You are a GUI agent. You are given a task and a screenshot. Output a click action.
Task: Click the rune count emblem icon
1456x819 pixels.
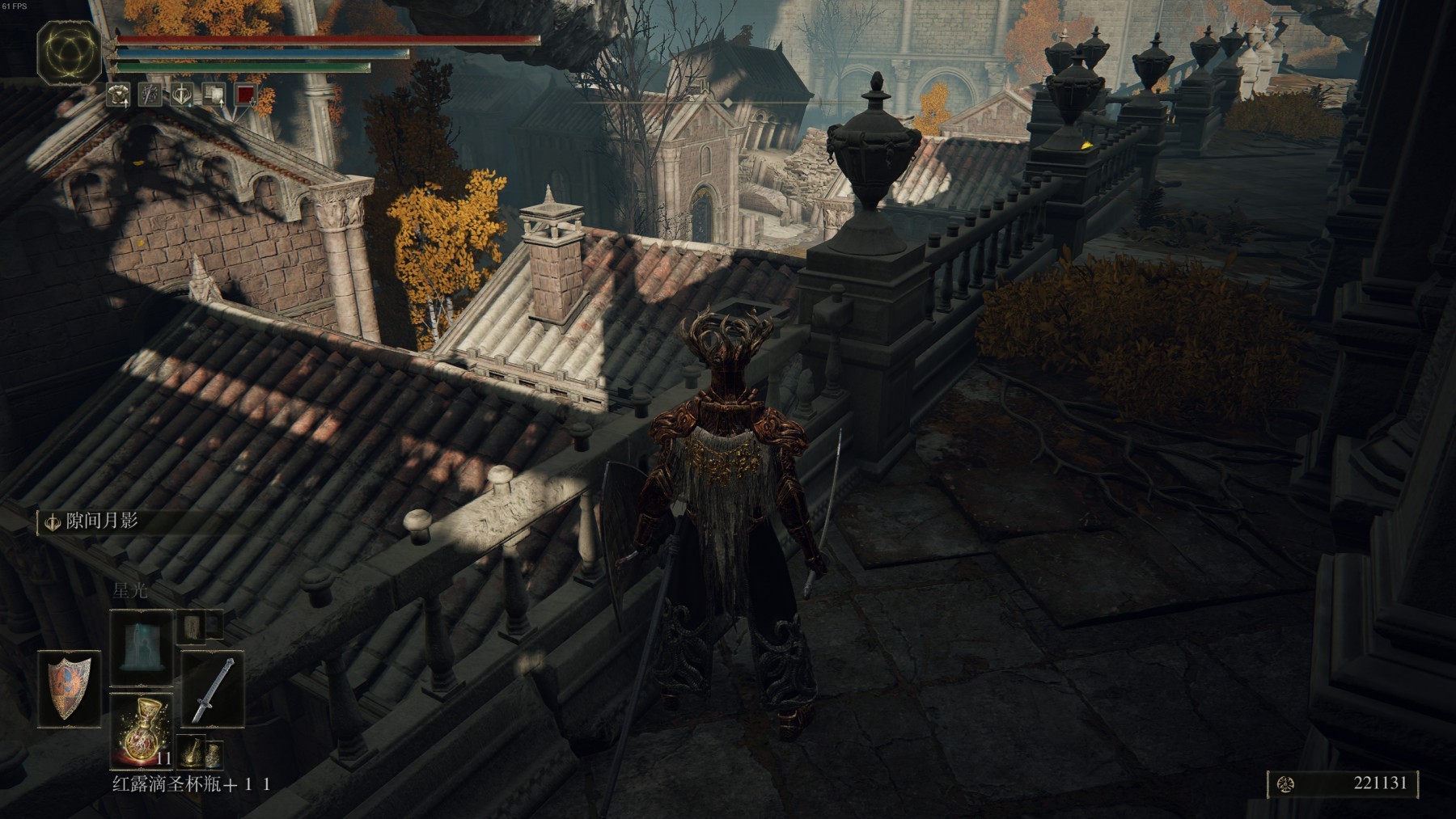(1285, 783)
